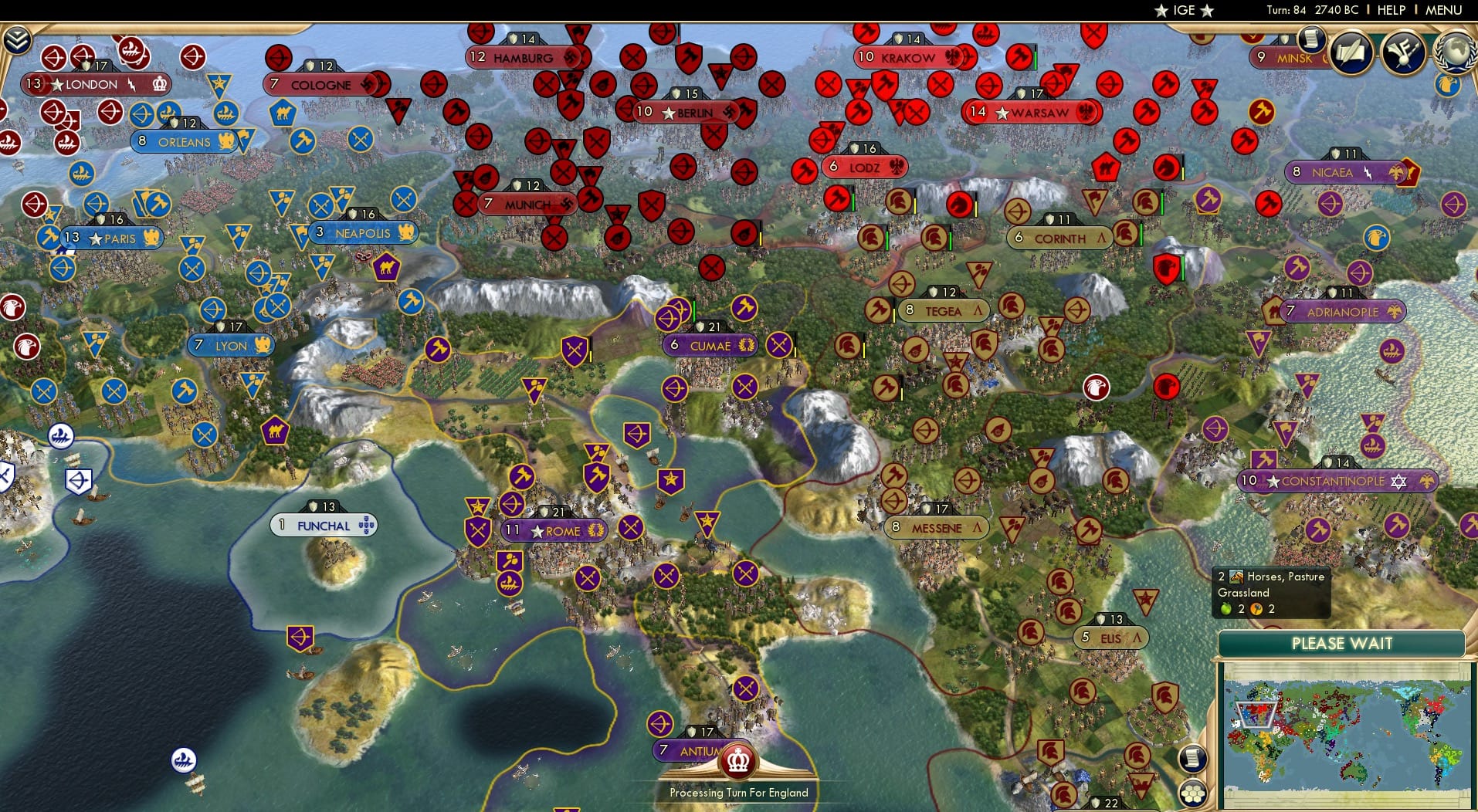Select the Funchal city banner
This screenshot has width=1478, height=812.
click(323, 524)
